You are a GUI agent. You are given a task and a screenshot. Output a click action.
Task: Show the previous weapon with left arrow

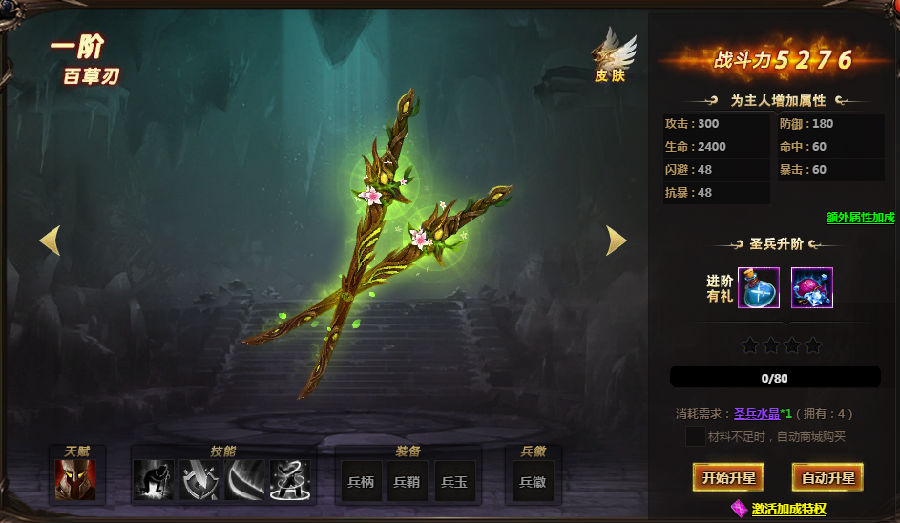coord(50,240)
